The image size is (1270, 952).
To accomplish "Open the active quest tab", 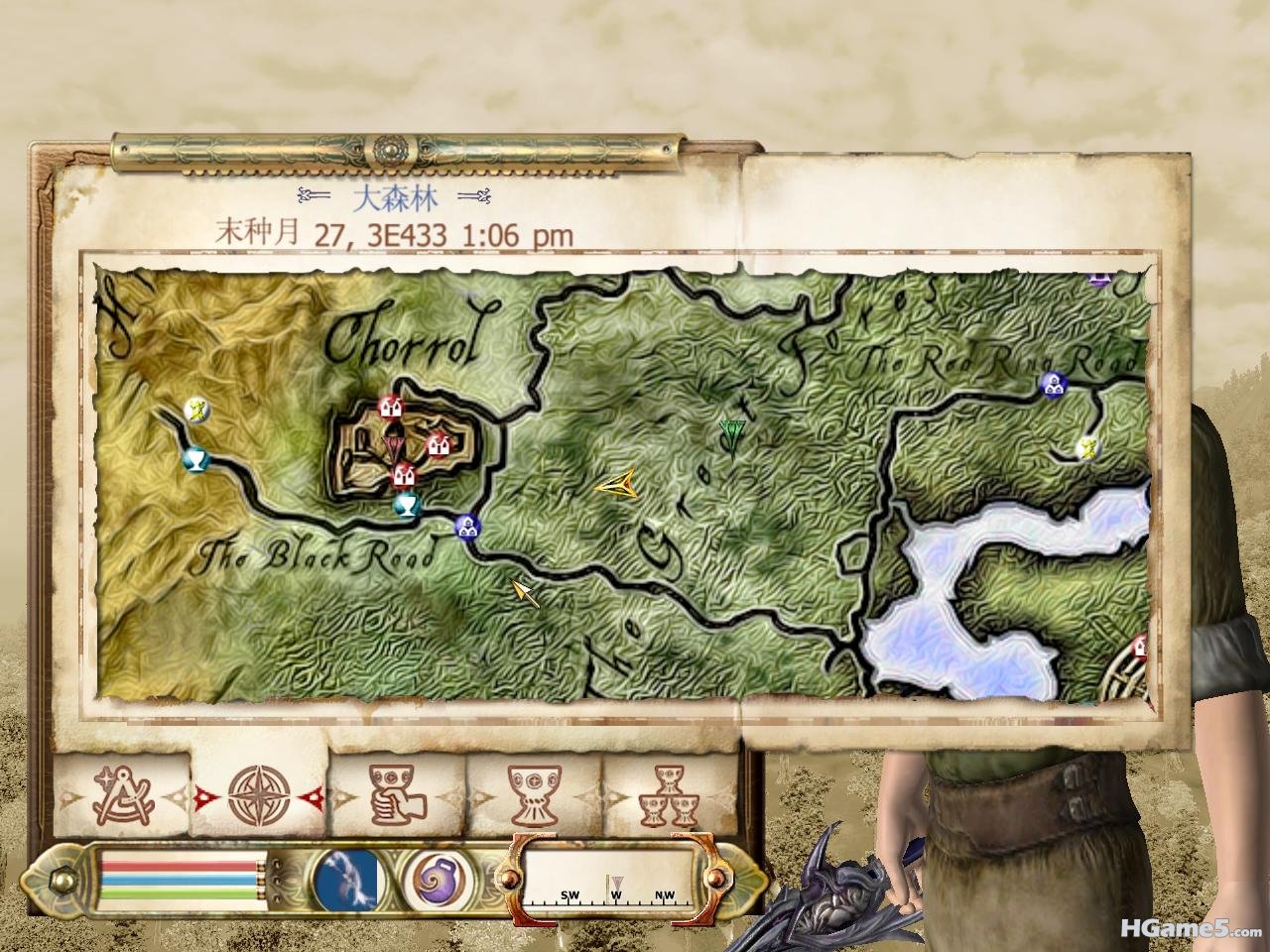I will point(396,793).
